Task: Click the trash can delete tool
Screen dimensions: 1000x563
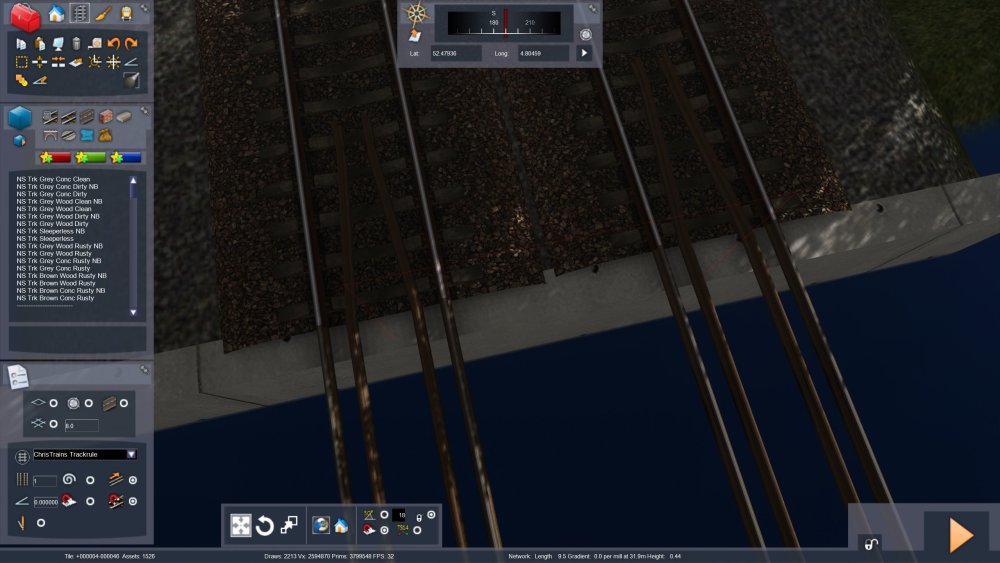Action: click(76, 44)
